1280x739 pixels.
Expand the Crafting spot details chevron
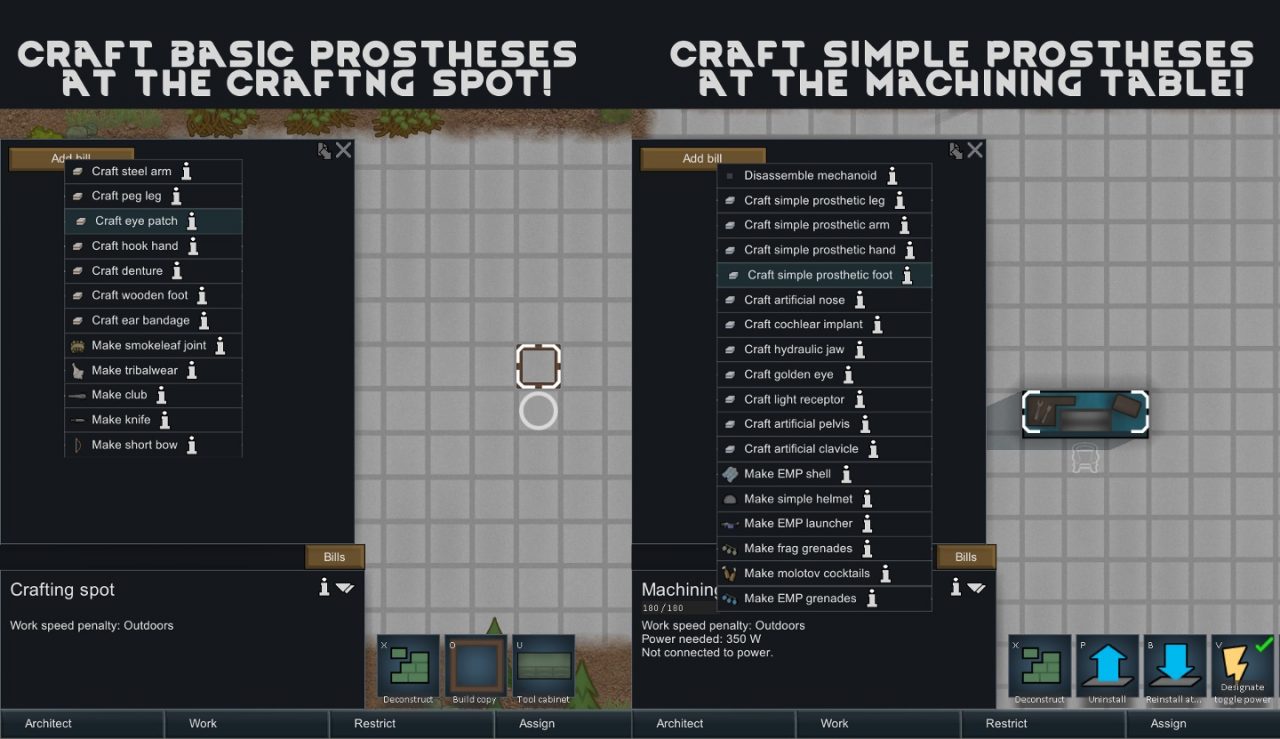[x=344, y=588]
